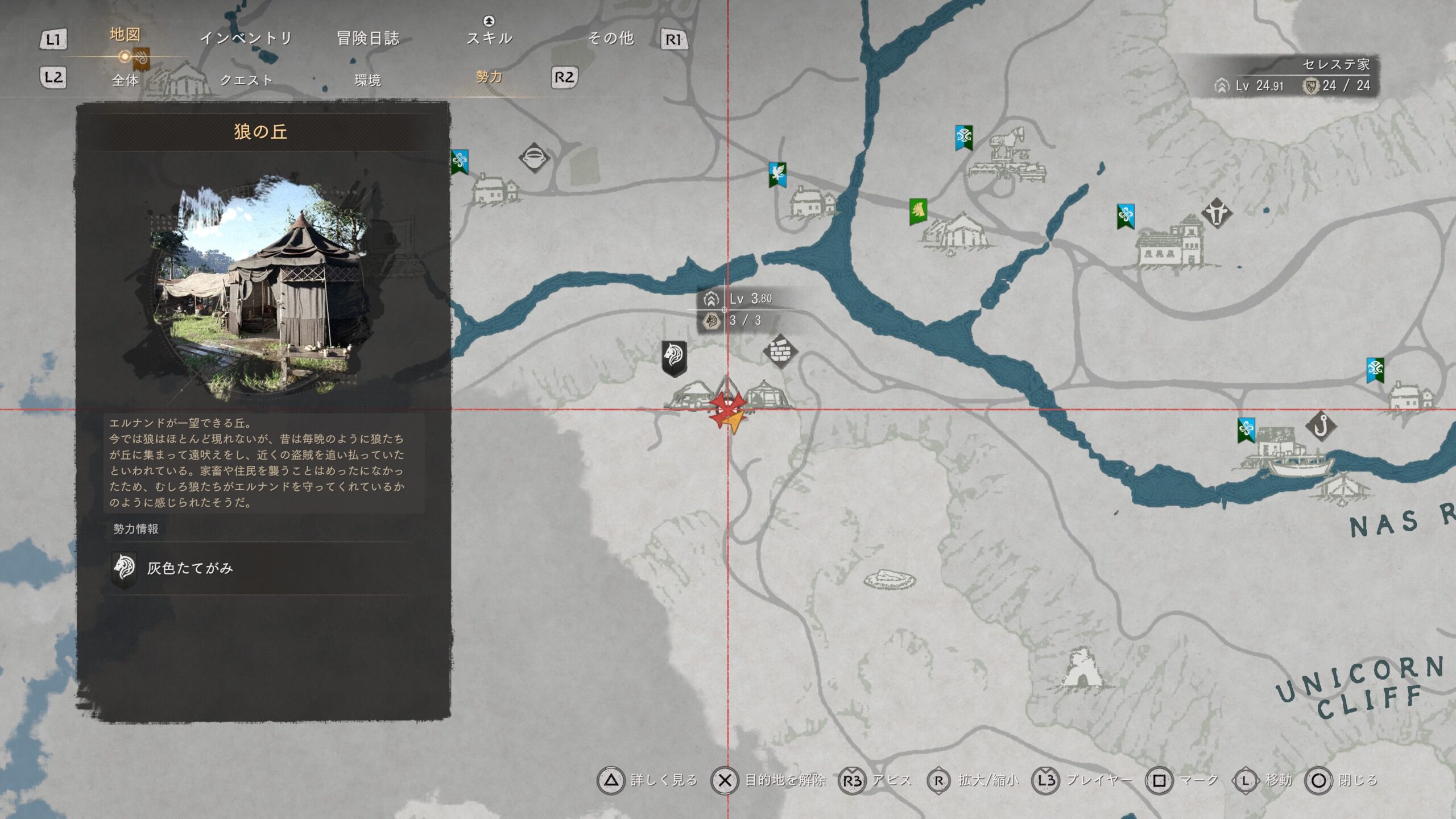Open the 冒険日誌 tab
The height and width of the screenshot is (819, 1456).
pyautogui.click(x=368, y=38)
